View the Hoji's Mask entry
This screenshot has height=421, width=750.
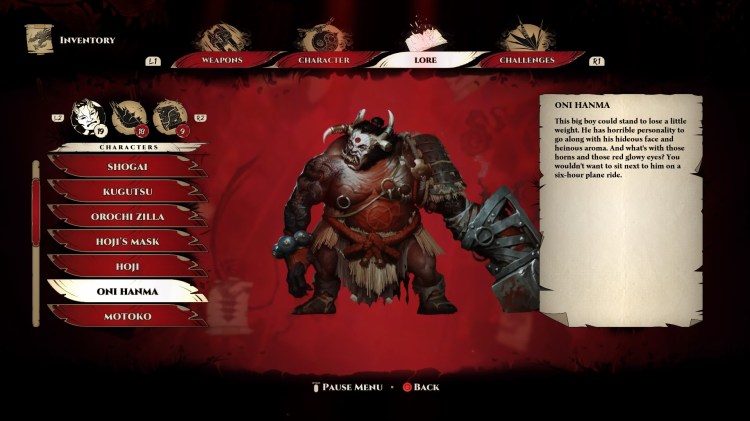(x=127, y=241)
